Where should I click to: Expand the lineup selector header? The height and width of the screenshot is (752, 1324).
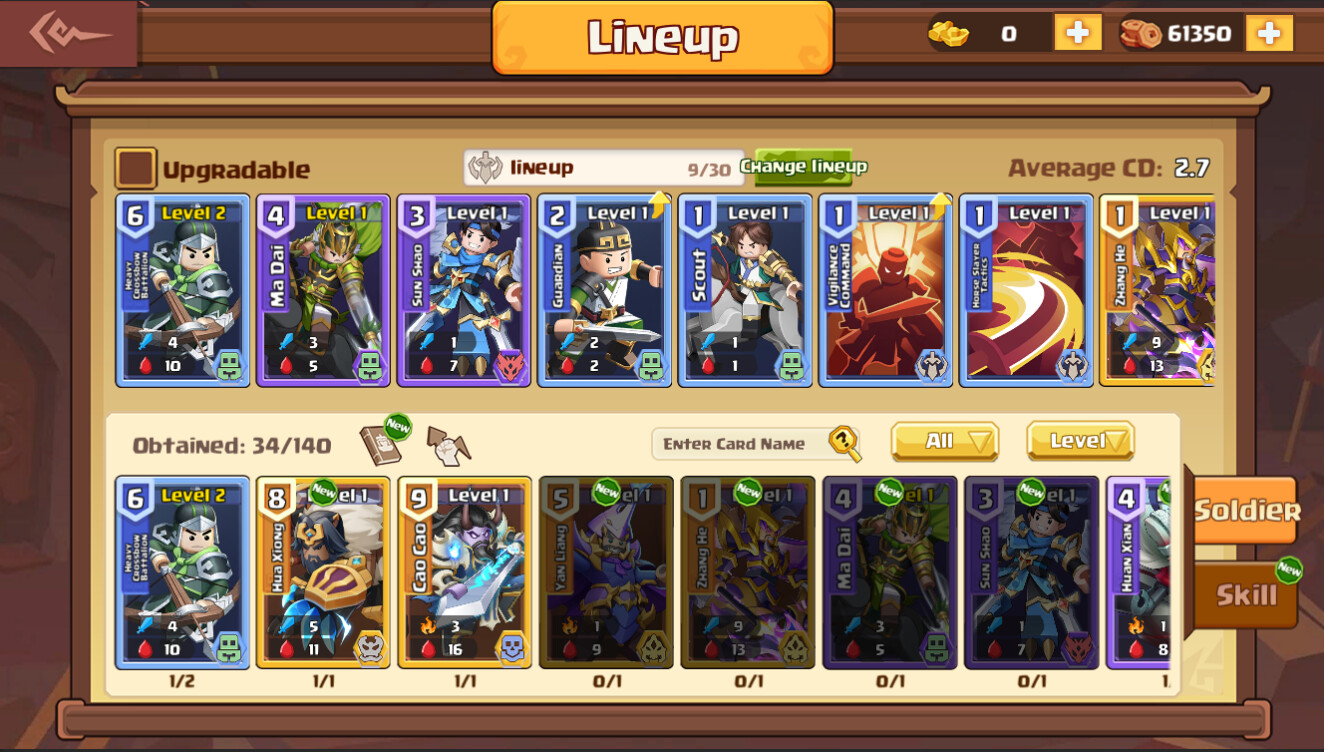point(598,166)
